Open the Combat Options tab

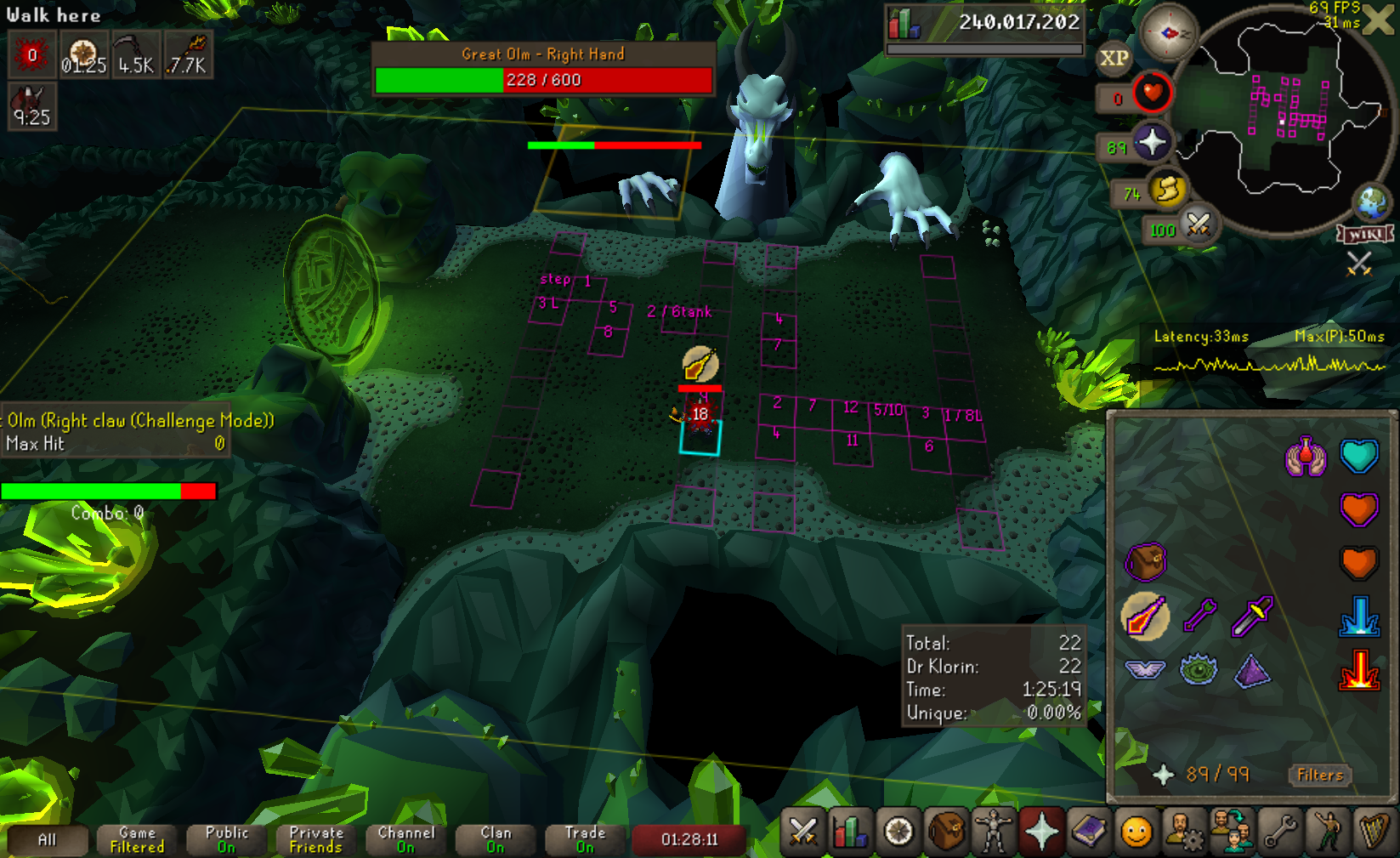(803, 832)
